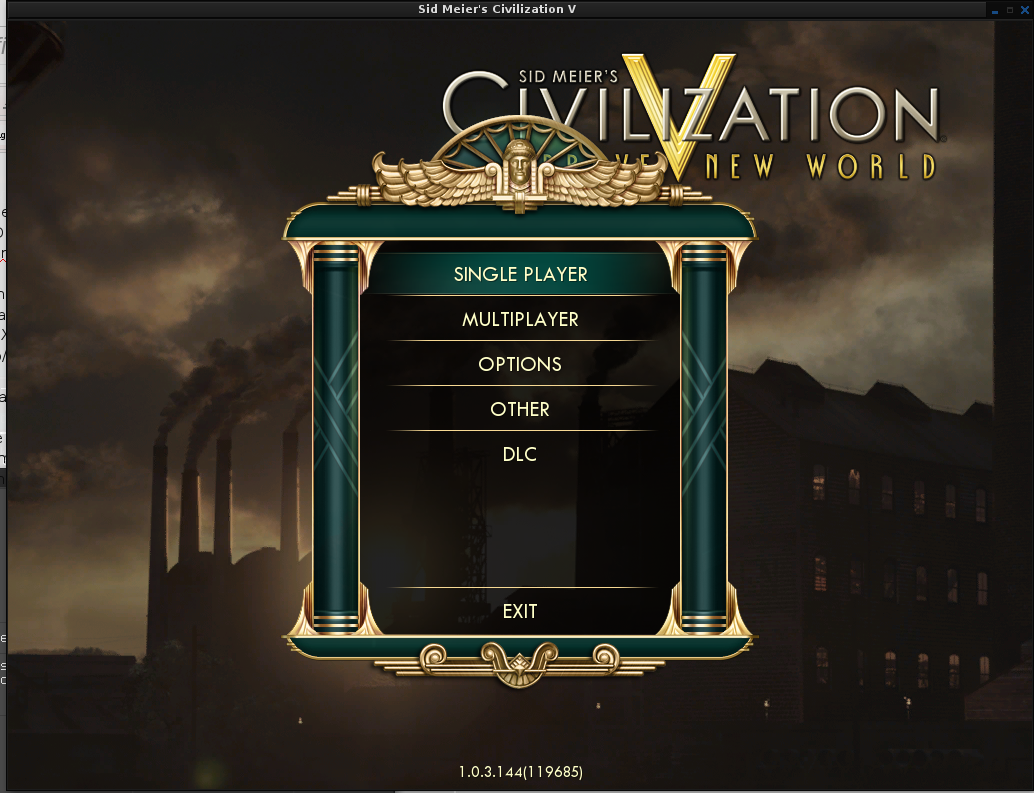Screen dimensions: 1034x793
Task: Choose the Other menu entry
Action: pos(520,409)
